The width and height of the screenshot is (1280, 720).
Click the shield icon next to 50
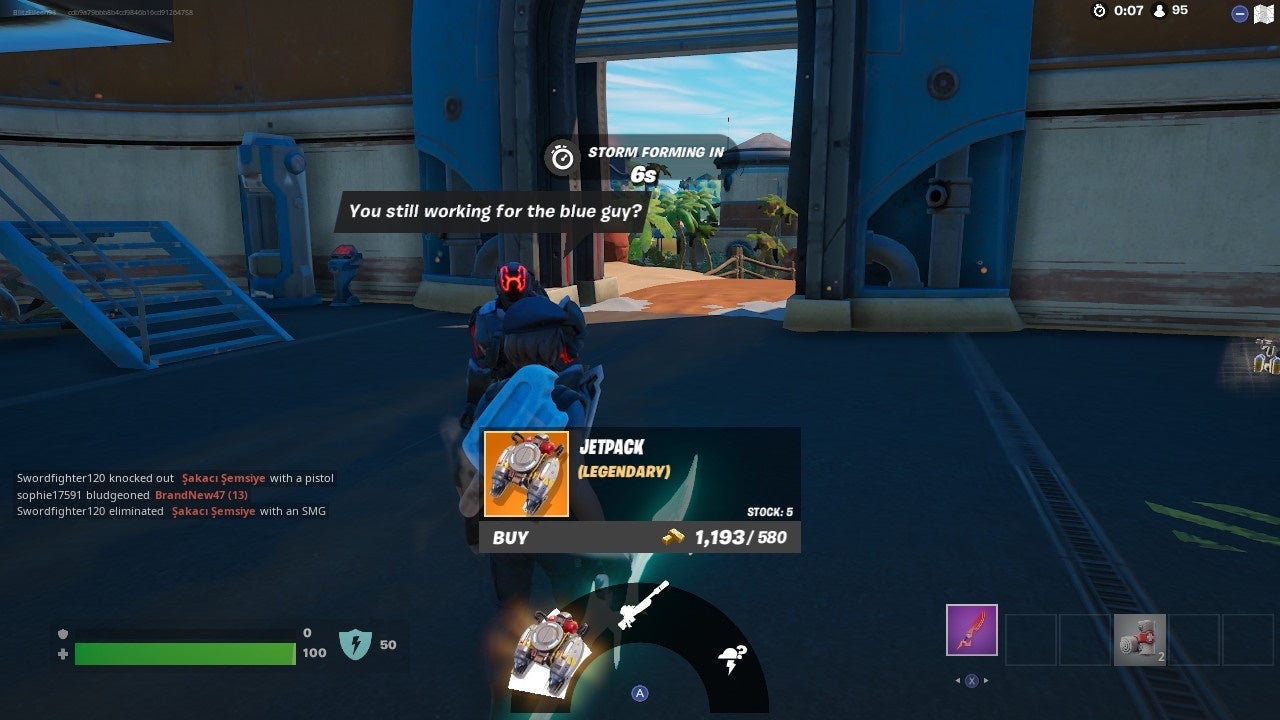(354, 645)
